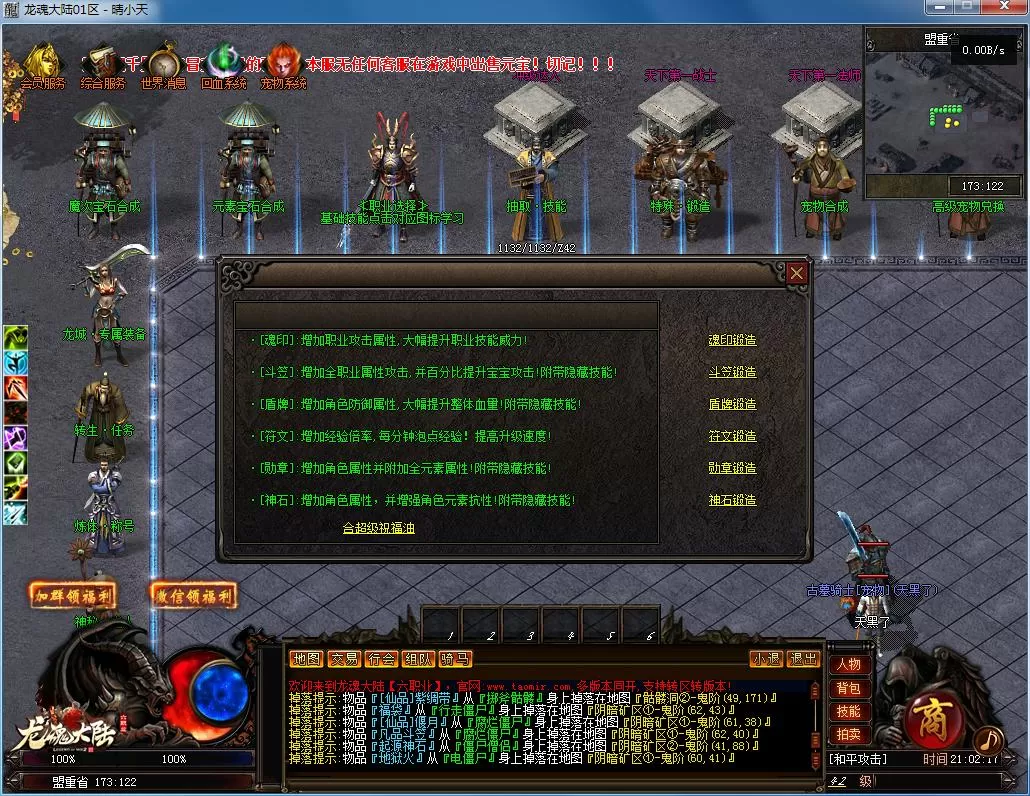Click the 微信领福利 banner button

coord(194,596)
